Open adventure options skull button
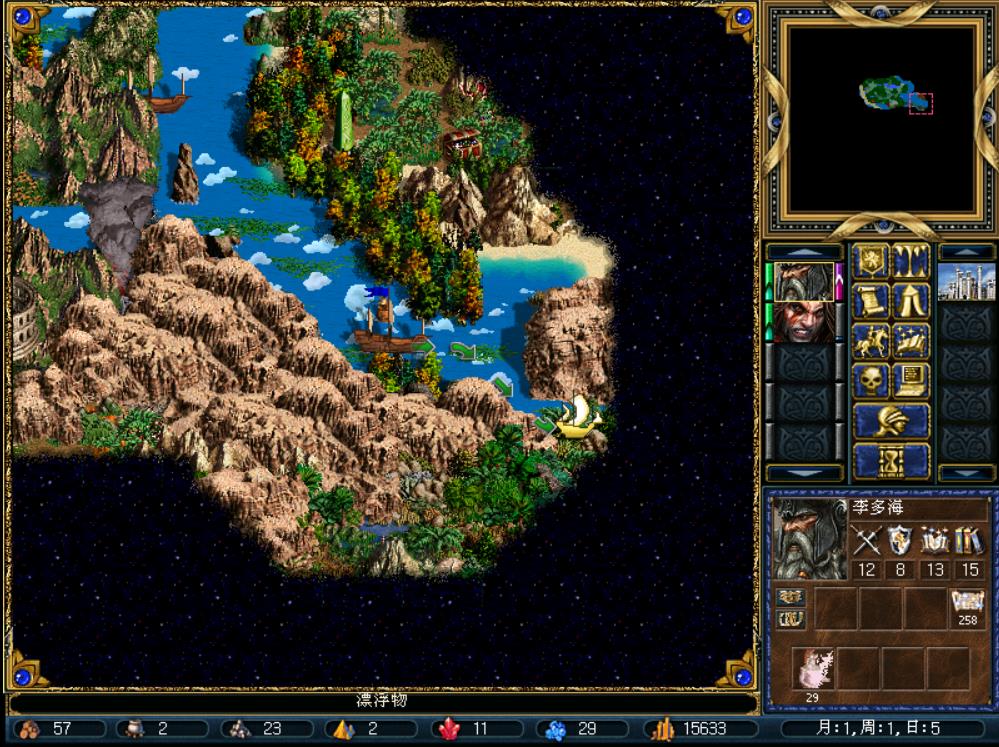 pos(870,381)
